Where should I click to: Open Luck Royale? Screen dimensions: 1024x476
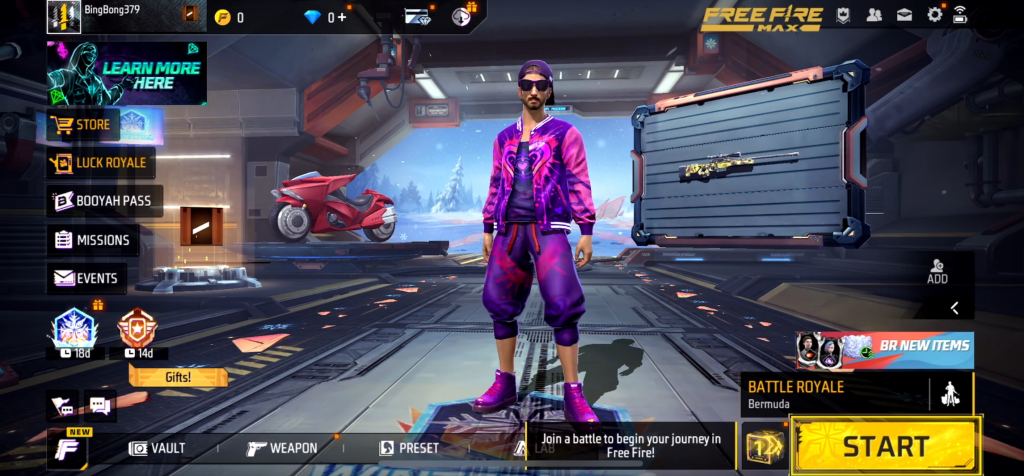pos(100,162)
